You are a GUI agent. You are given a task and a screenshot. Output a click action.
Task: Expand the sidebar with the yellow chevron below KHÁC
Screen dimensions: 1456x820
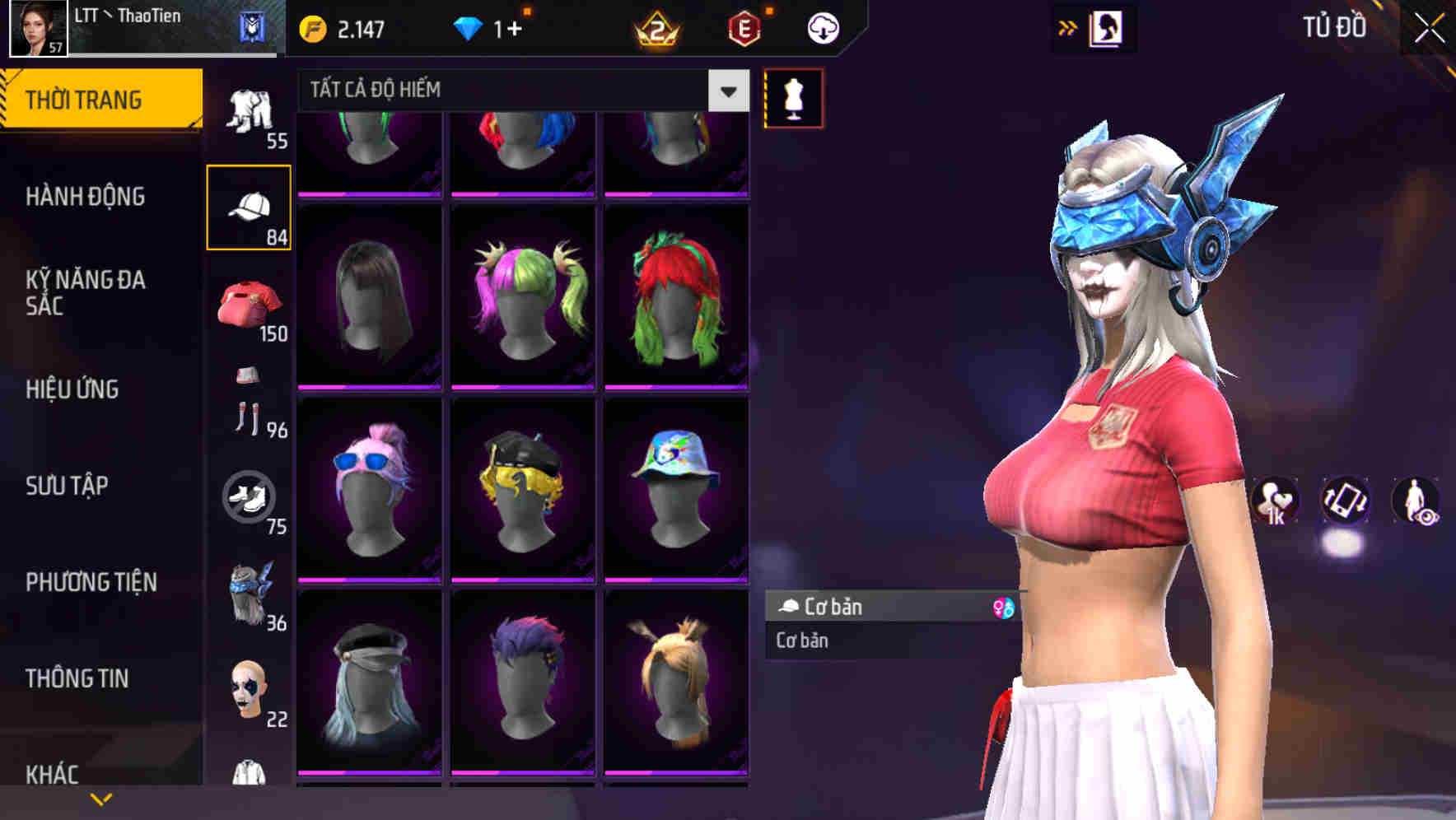(101, 798)
